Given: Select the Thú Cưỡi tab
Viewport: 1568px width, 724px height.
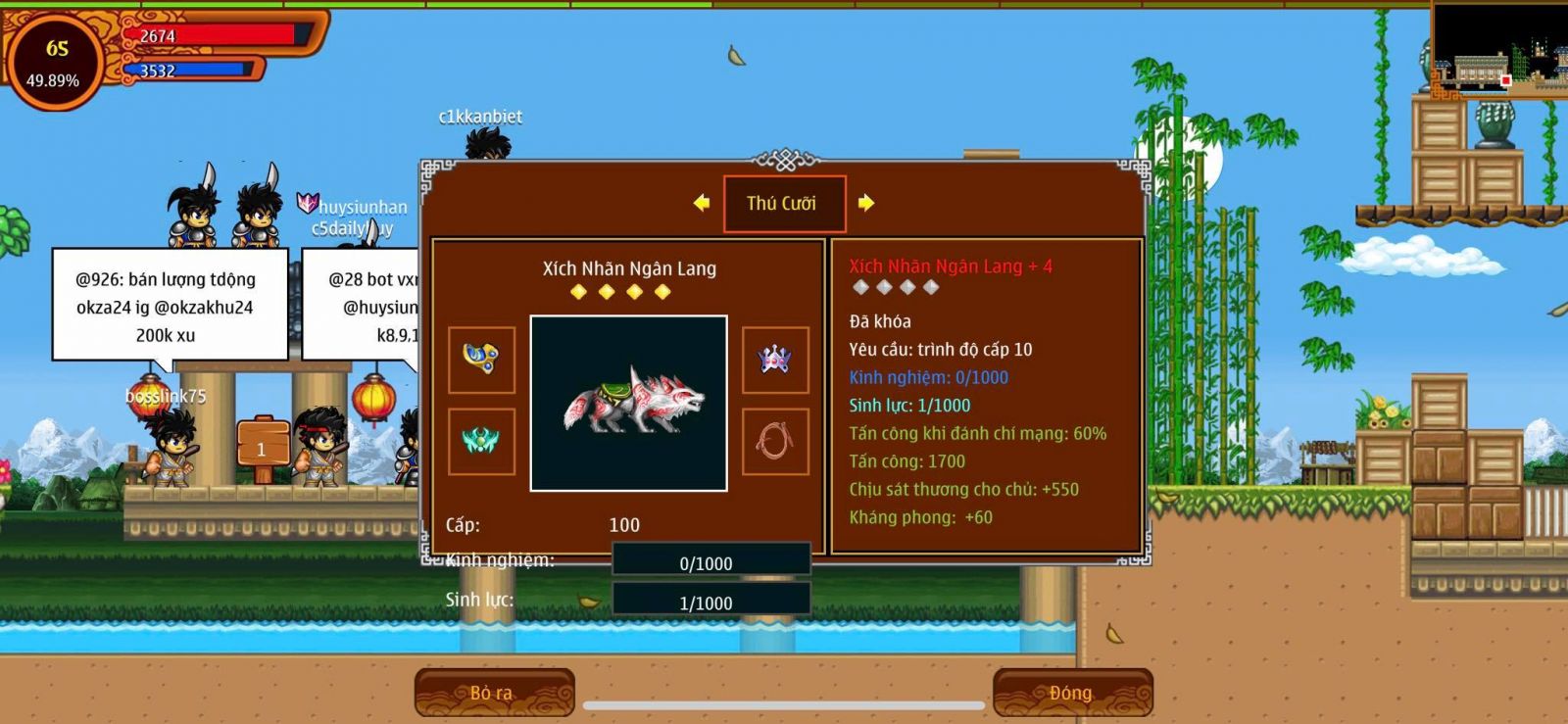Looking at the screenshot, I should 783,204.
